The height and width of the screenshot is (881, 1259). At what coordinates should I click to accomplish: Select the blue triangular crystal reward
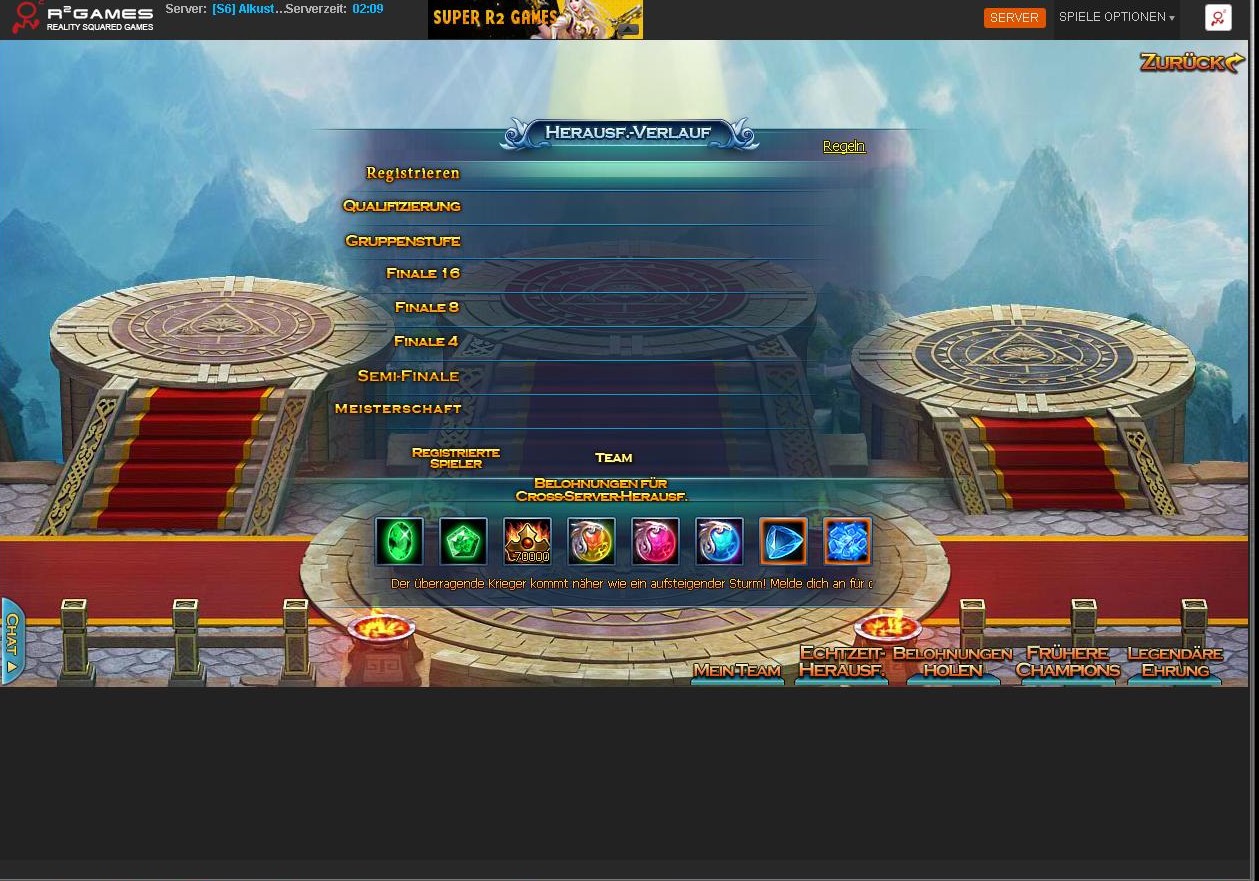coord(783,542)
